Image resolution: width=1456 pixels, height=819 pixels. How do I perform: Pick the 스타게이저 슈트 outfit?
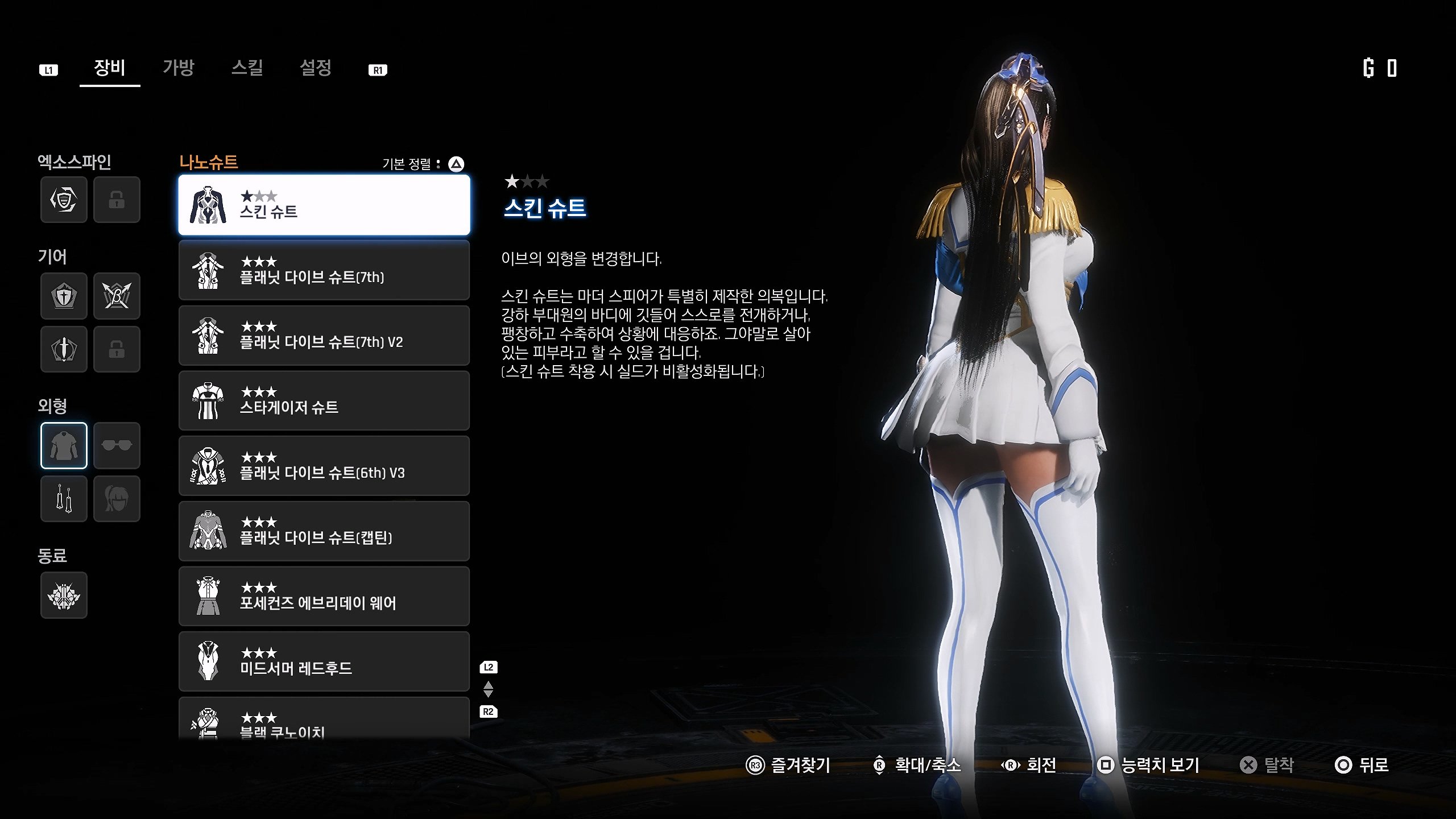[324, 401]
